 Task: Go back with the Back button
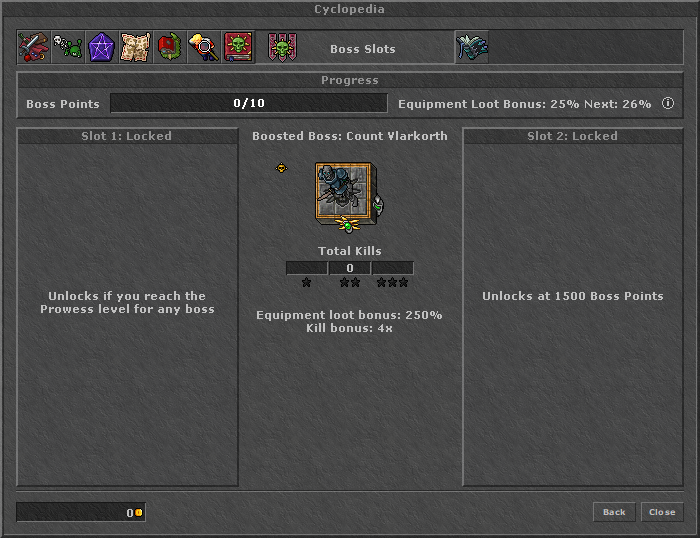614,512
